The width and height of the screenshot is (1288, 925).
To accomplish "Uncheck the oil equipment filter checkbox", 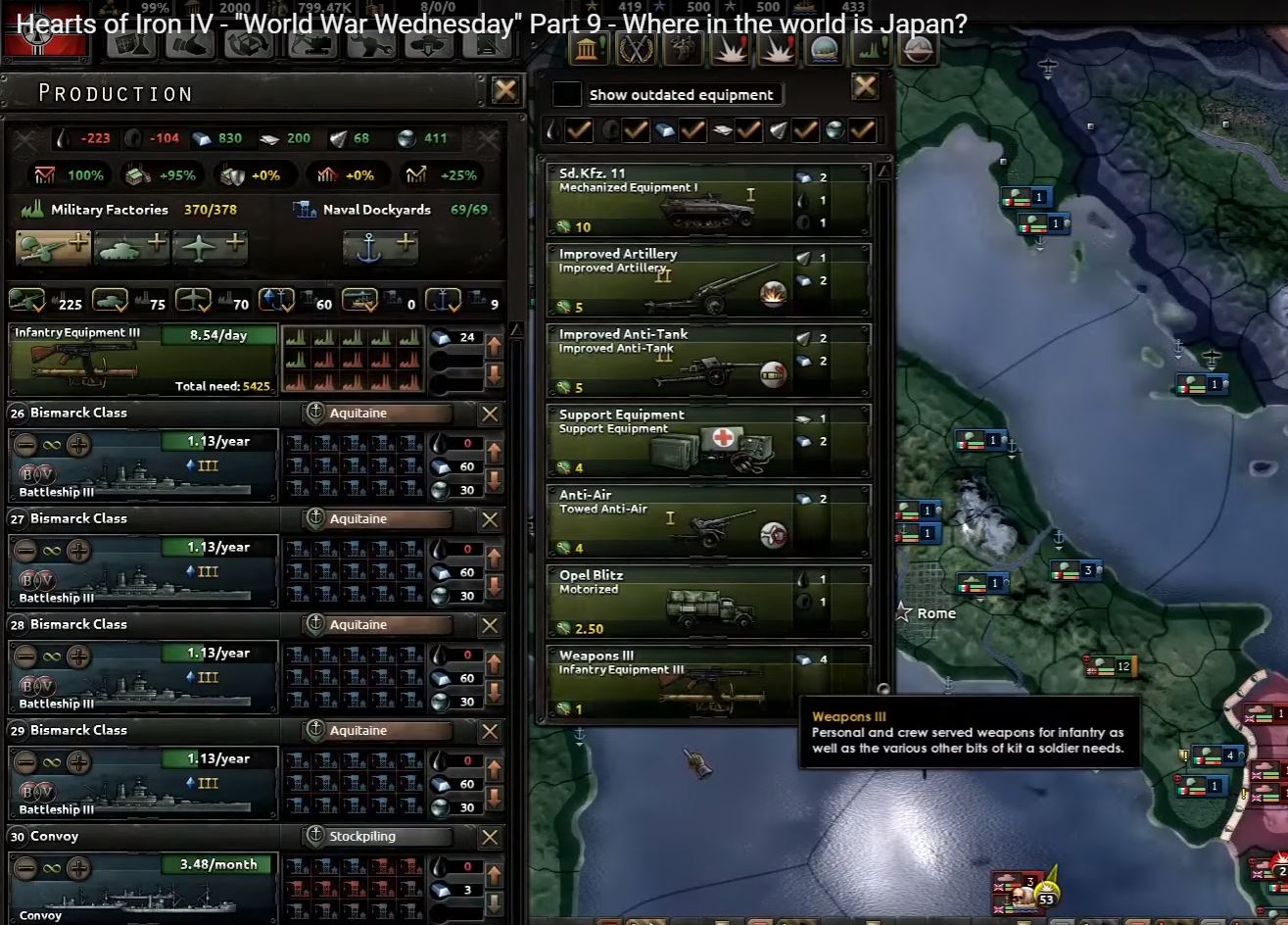I will tap(578, 129).
